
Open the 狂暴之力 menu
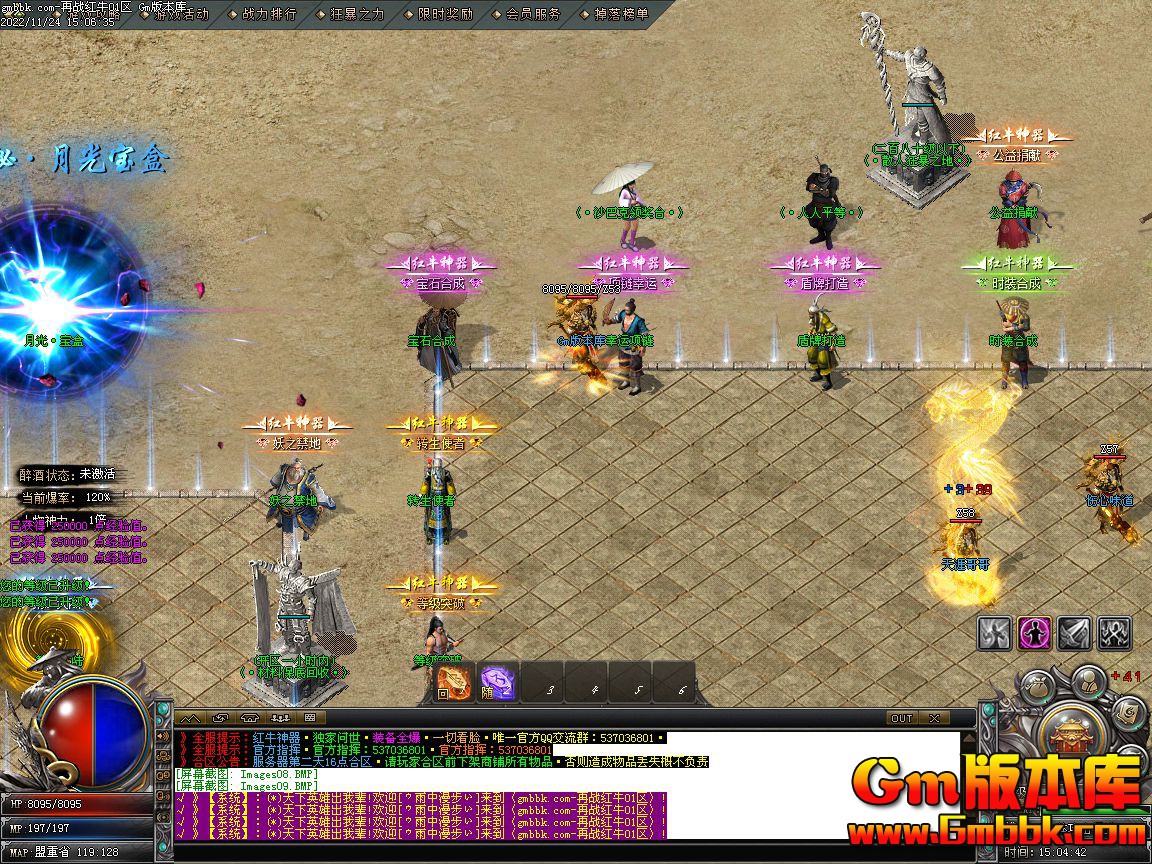click(x=356, y=14)
